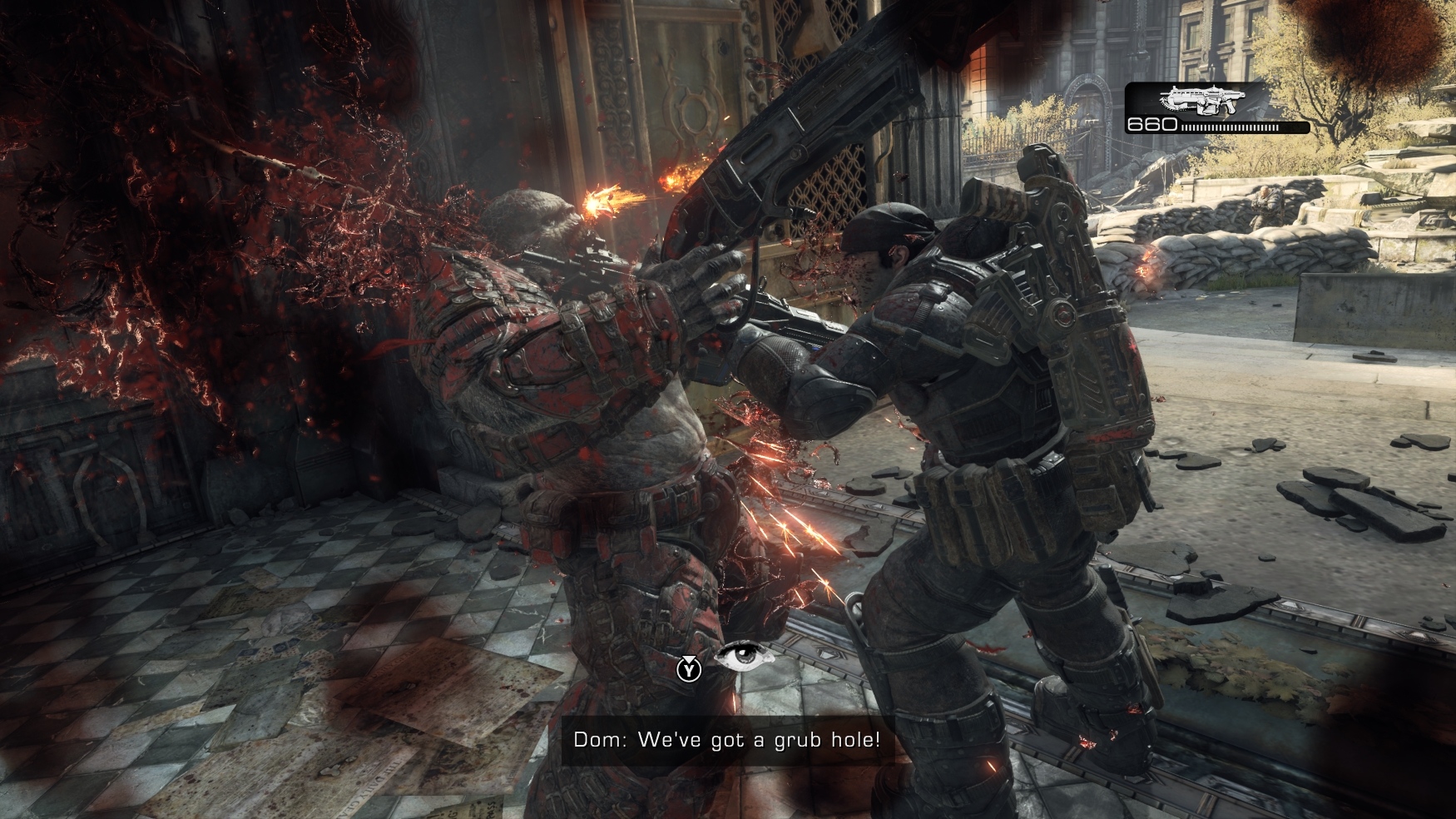Toggle the point-of-interest eye indicator
Viewport: 1456px width, 819px height.
coord(745,658)
